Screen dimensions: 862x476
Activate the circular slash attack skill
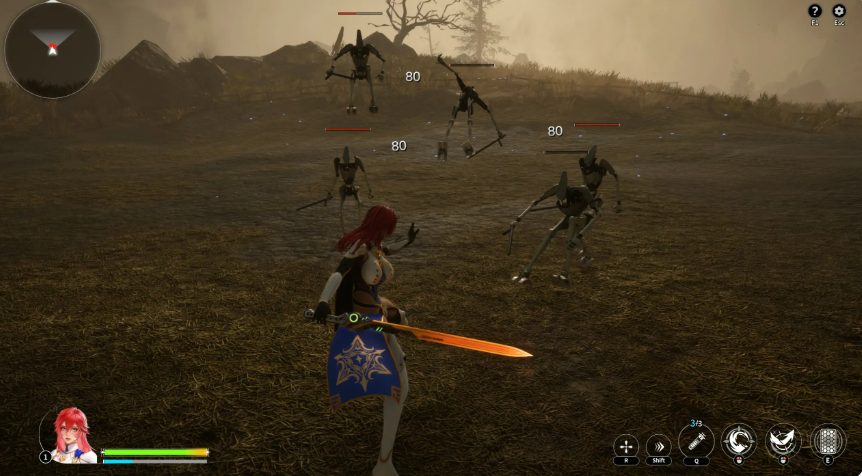(x=739, y=441)
